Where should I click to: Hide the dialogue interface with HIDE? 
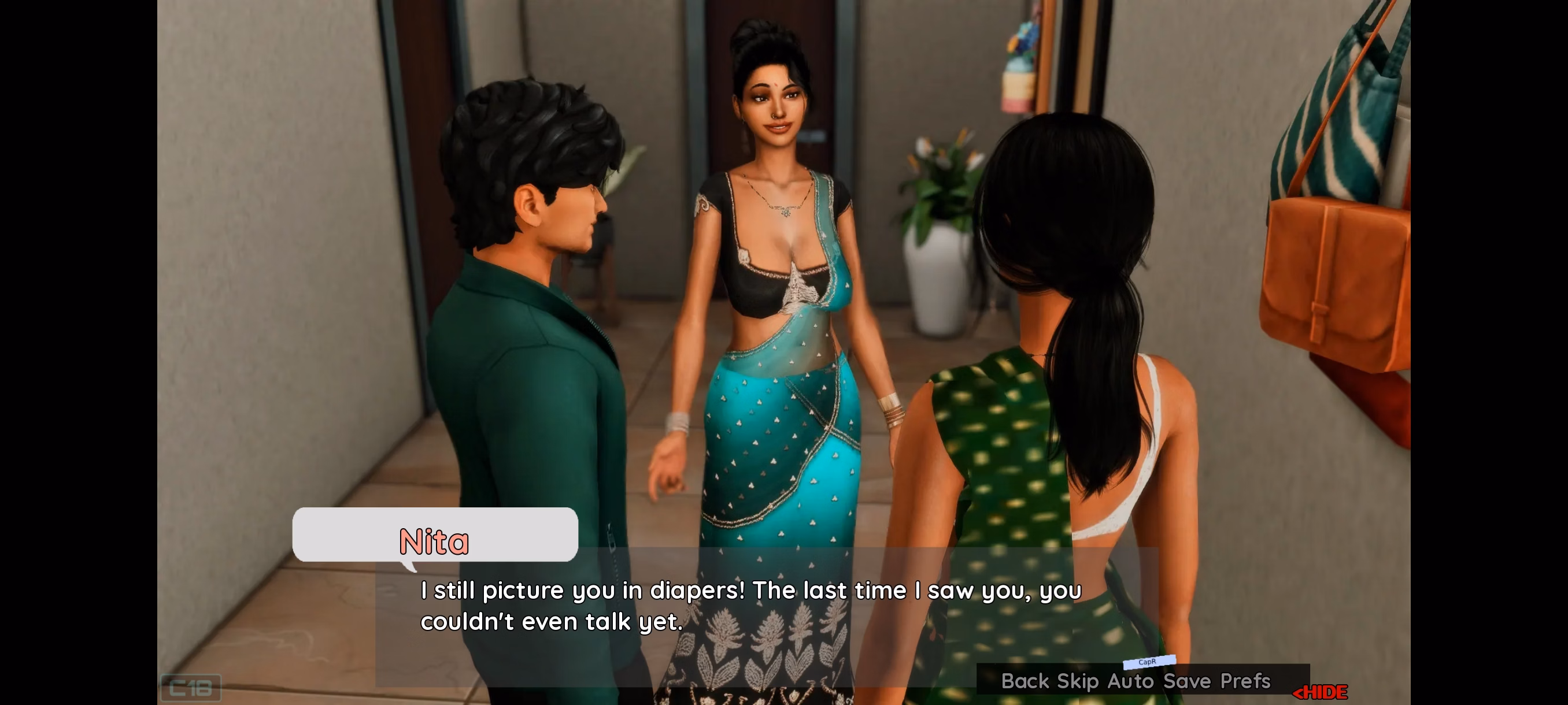[x=1321, y=692]
